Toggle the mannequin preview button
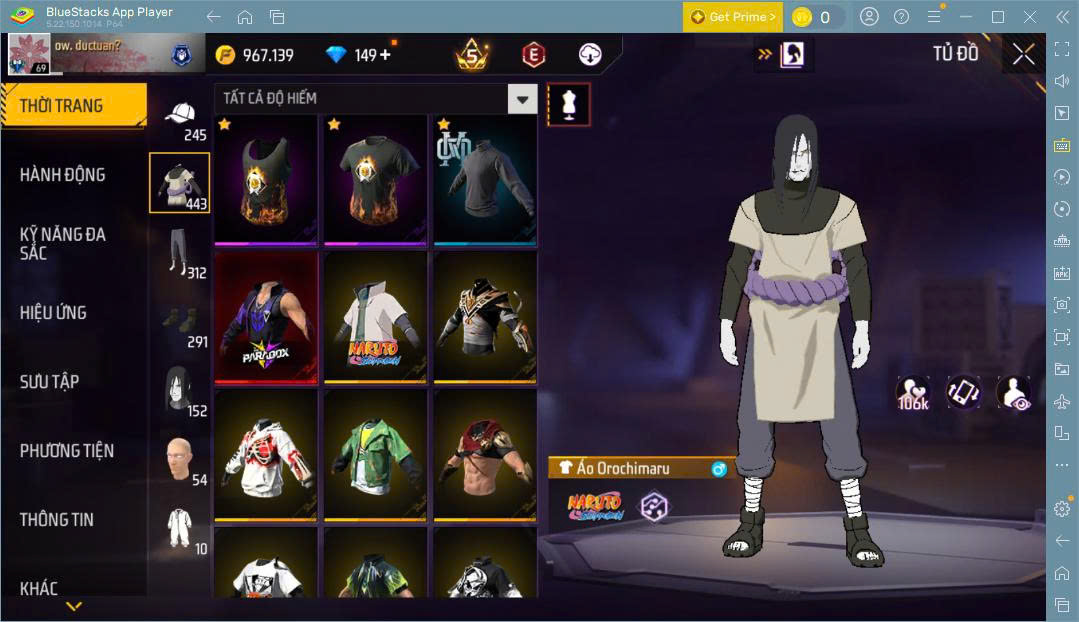Viewport: 1079px width, 622px height. (x=568, y=104)
